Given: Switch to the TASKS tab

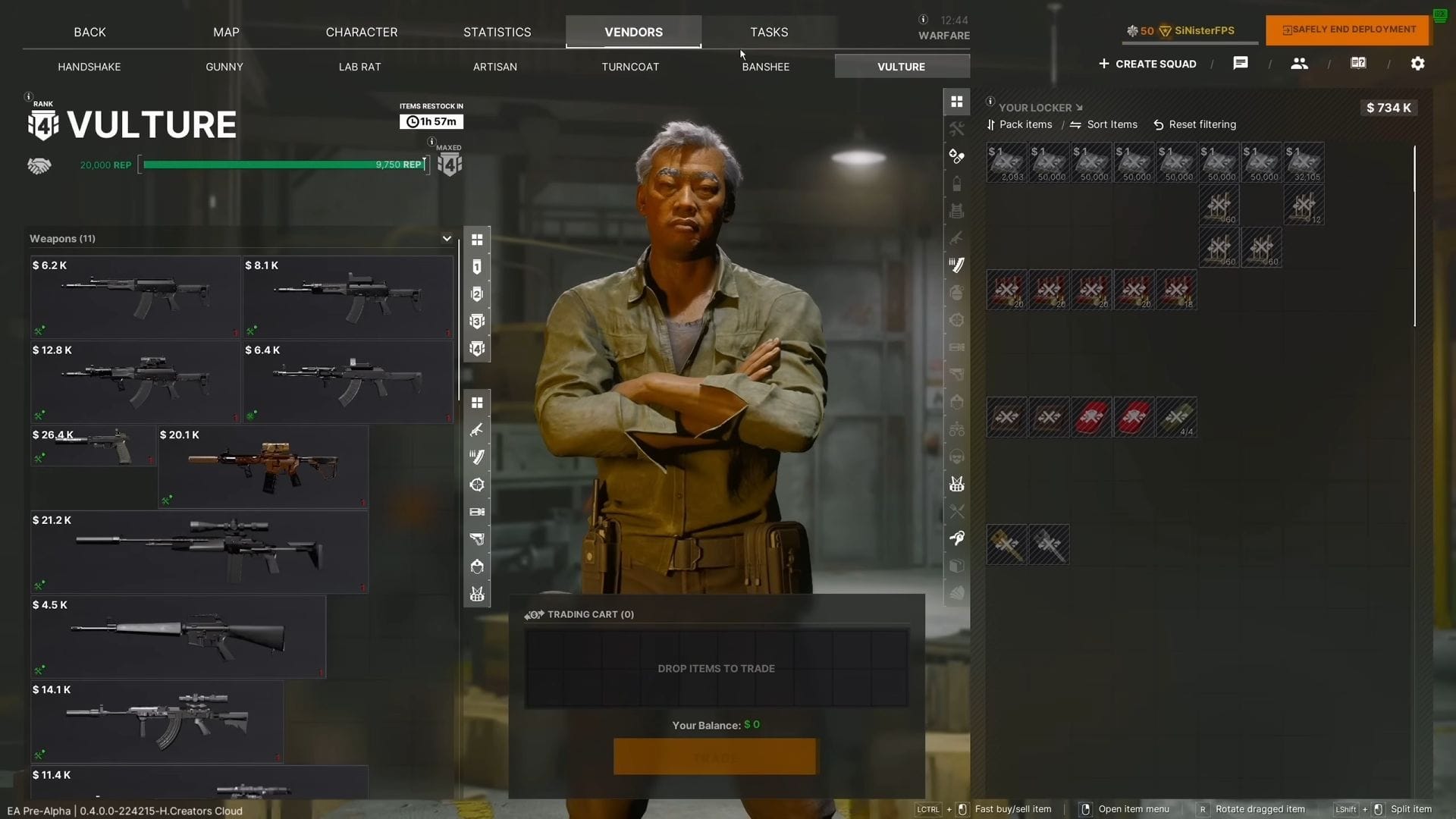Looking at the screenshot, I should tap(769, 32).
